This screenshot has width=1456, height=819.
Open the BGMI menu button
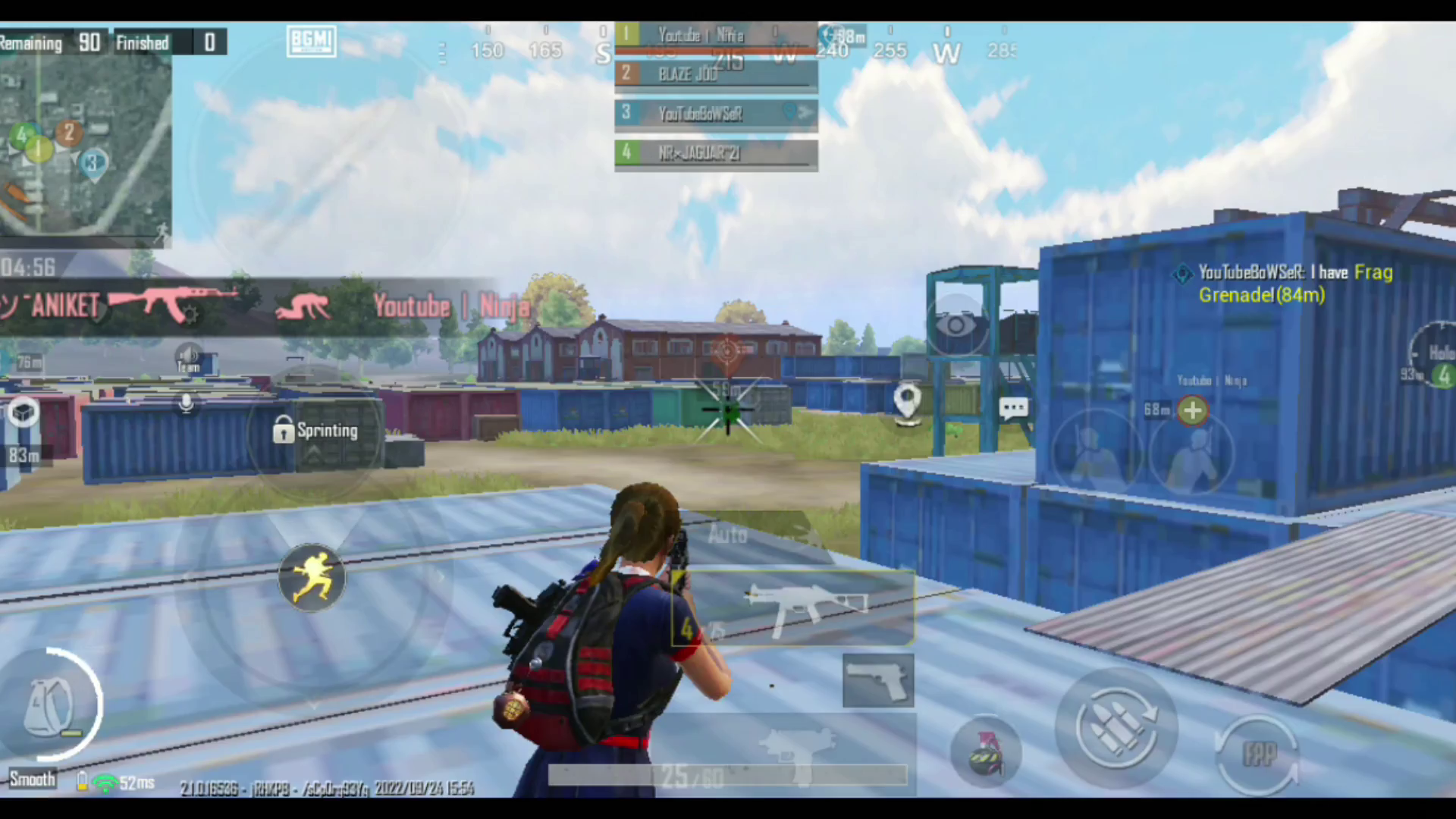click(x=311, y=41)
